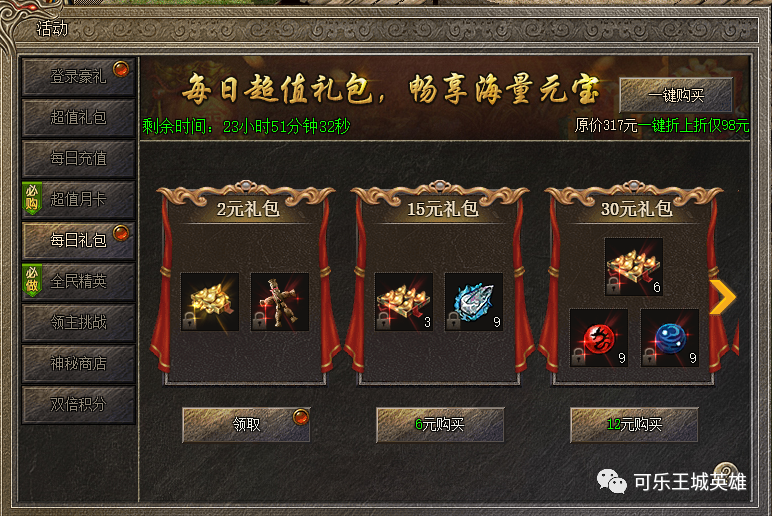Open the 超值月卡 tab
Screen dimensions: 772x516
(x=78, y=199)
